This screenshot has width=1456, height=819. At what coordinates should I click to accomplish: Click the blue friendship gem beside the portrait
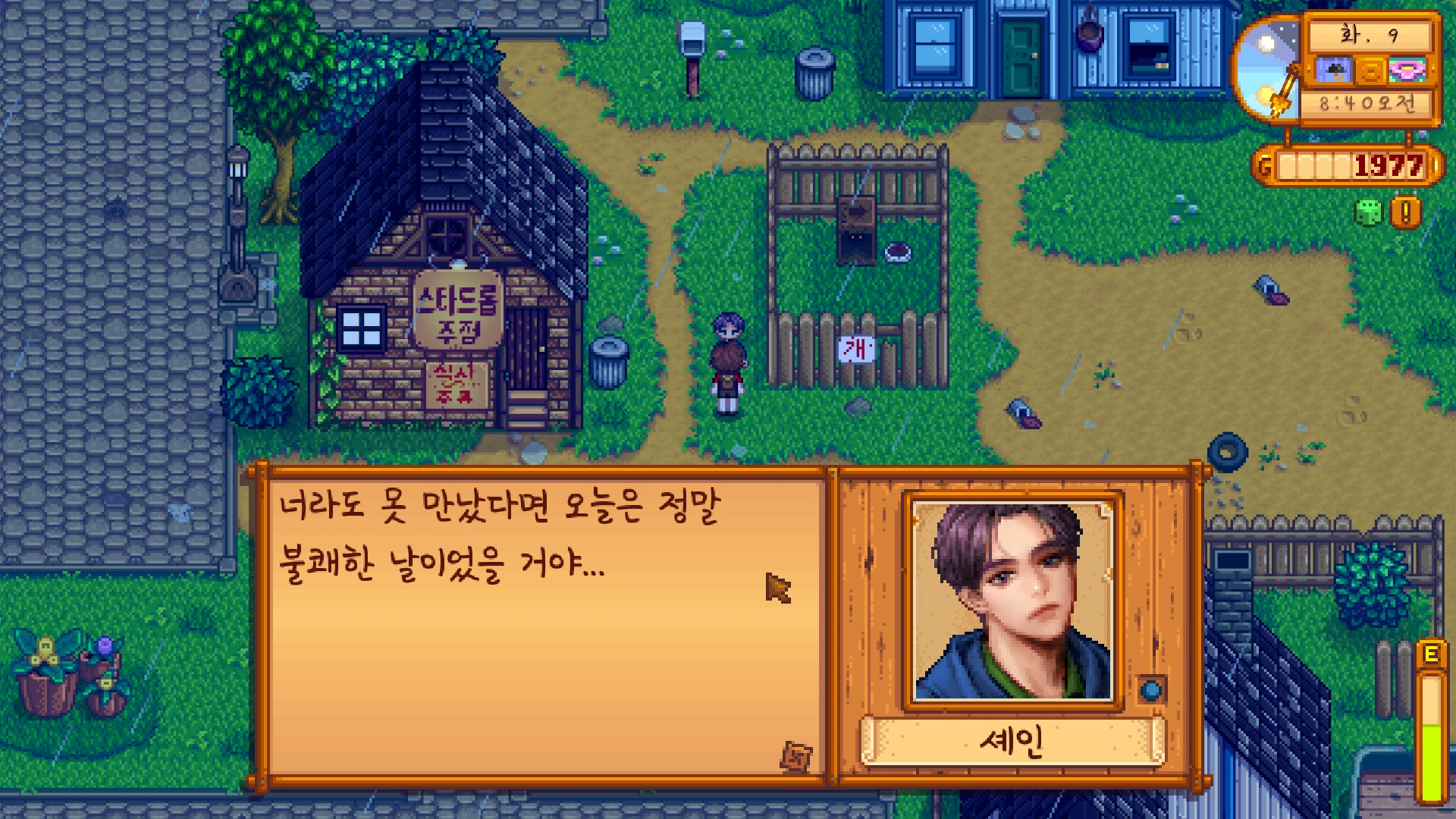1152,690
